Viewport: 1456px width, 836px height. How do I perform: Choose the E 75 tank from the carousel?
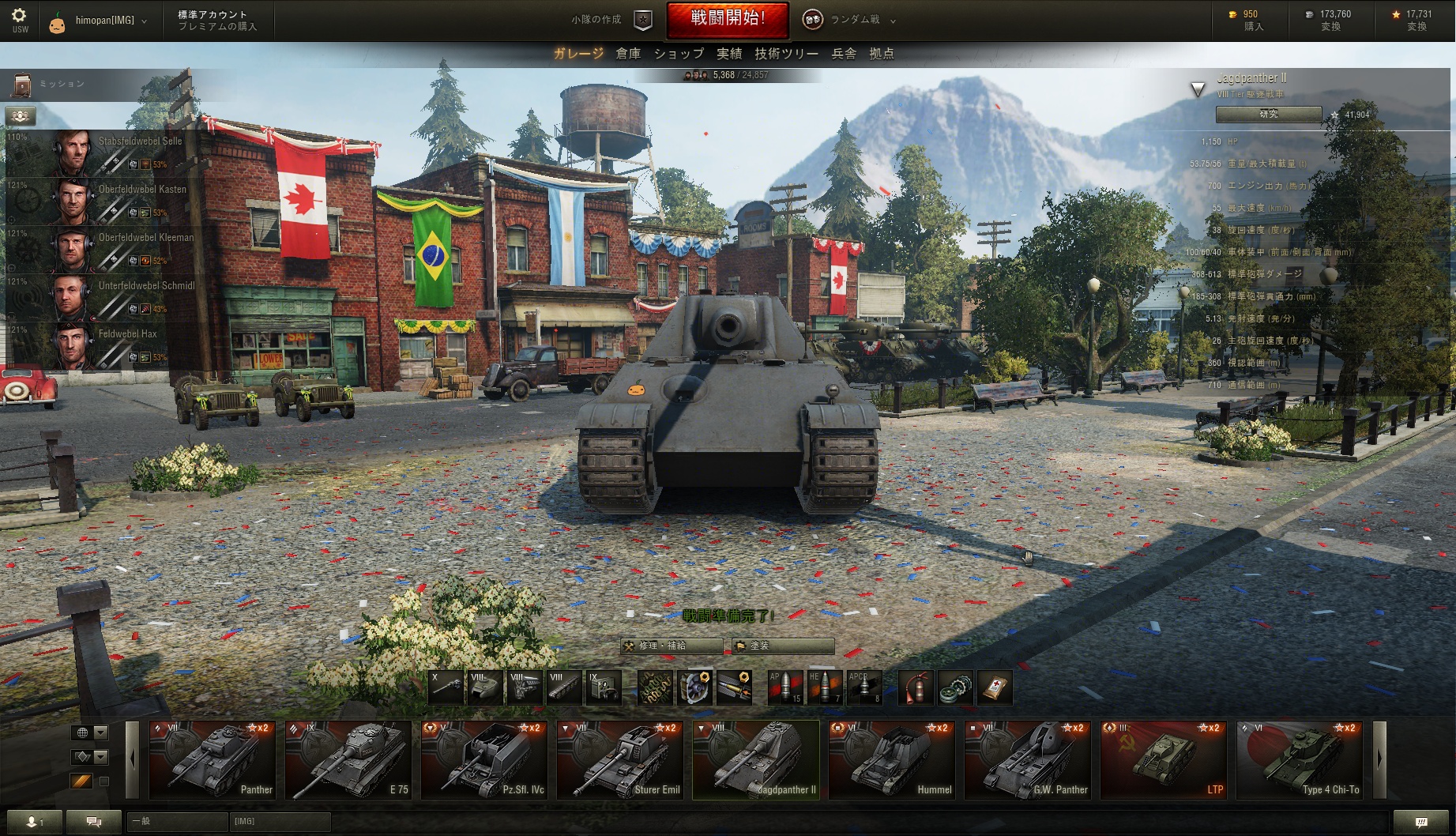point(348,759)
